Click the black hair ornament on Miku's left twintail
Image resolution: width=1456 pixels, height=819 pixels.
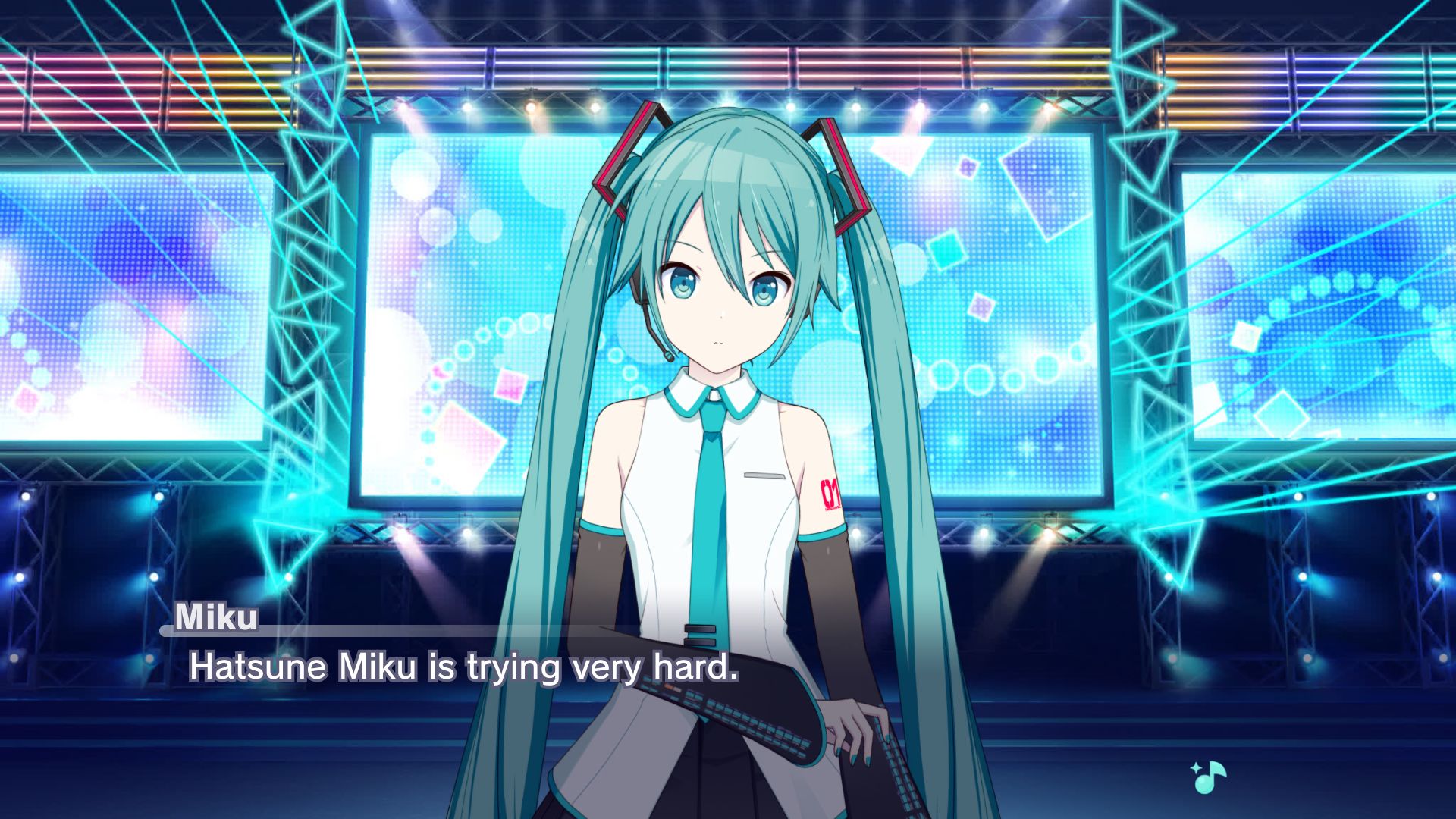point(838,171)
